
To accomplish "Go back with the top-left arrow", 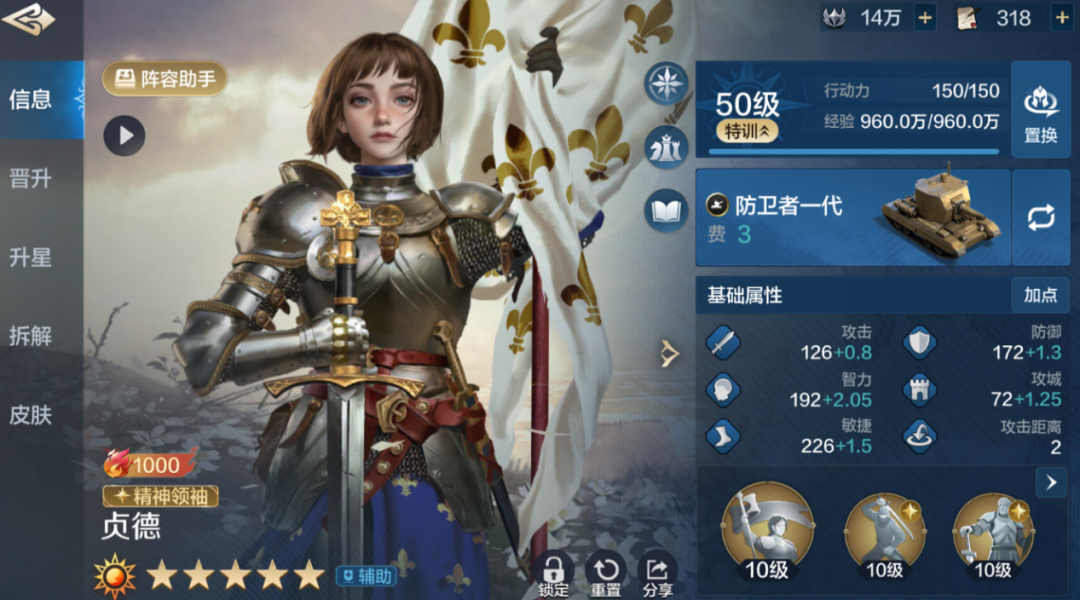I will [x=29, y=18].
